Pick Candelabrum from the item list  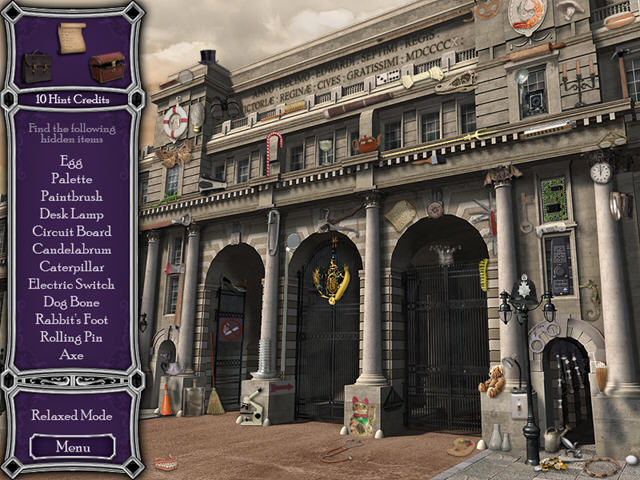tap(72, 249)
